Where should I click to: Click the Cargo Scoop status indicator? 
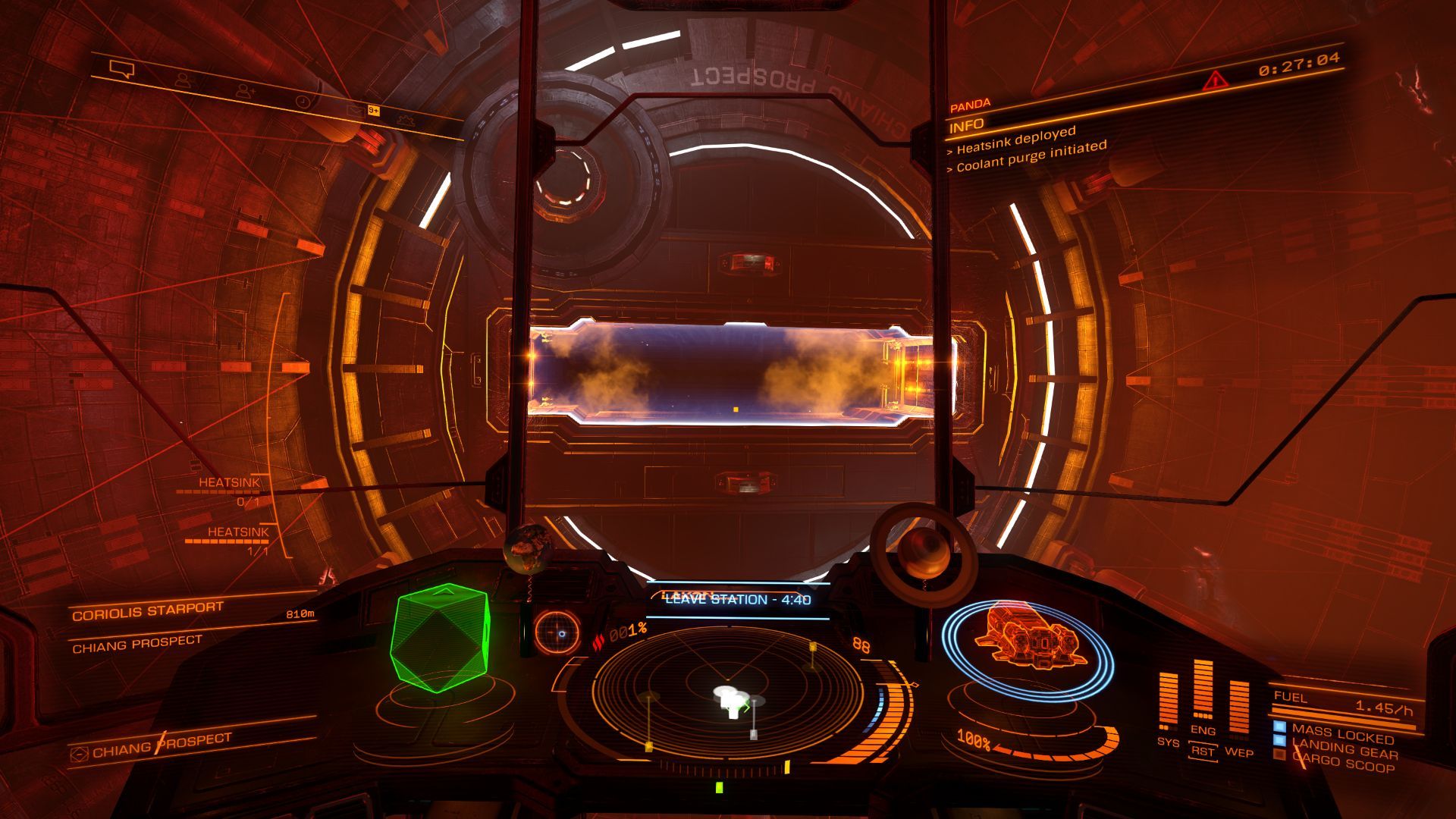pos(1345,764)
